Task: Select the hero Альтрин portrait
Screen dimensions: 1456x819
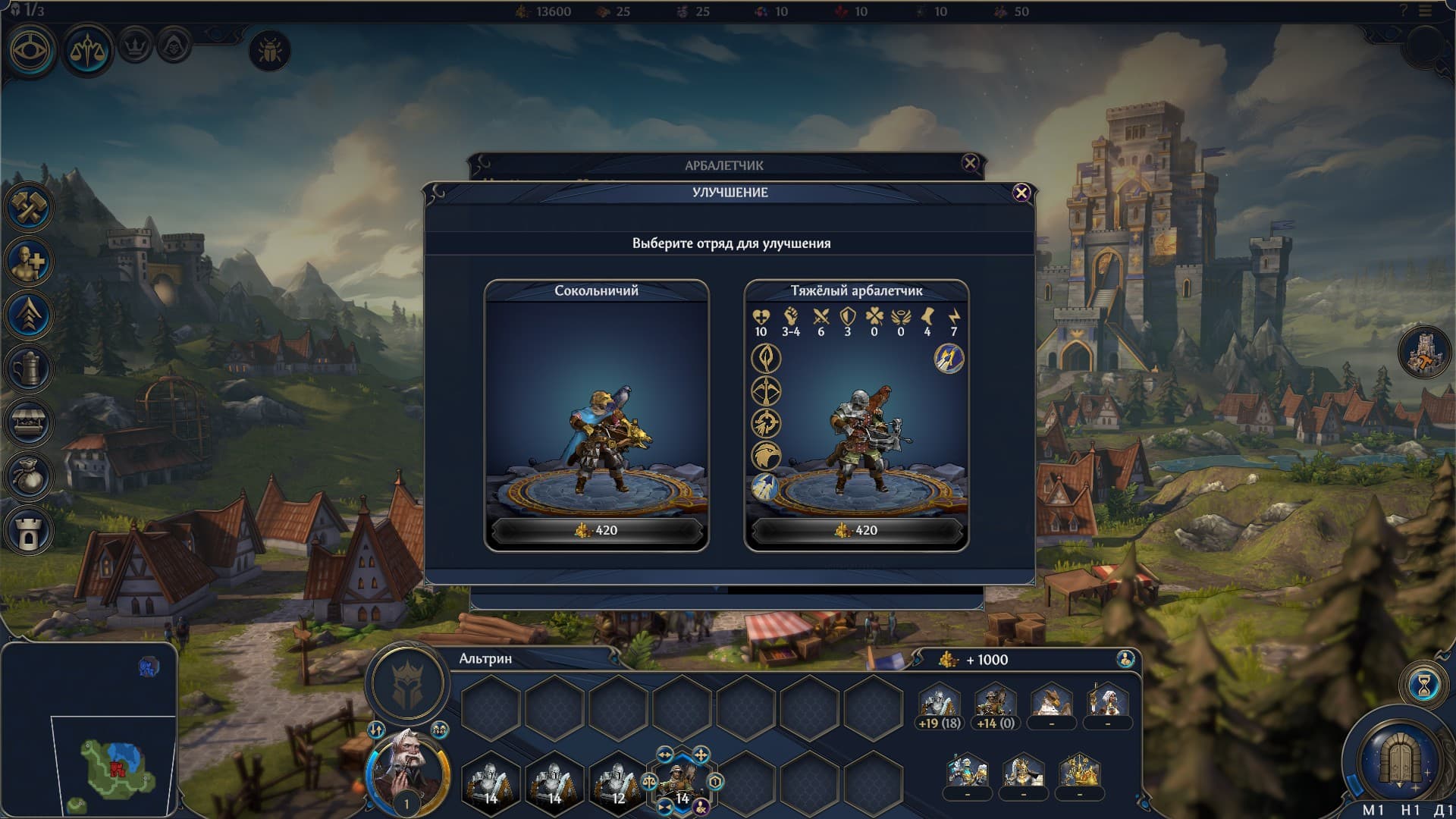Action: (406, 773)
